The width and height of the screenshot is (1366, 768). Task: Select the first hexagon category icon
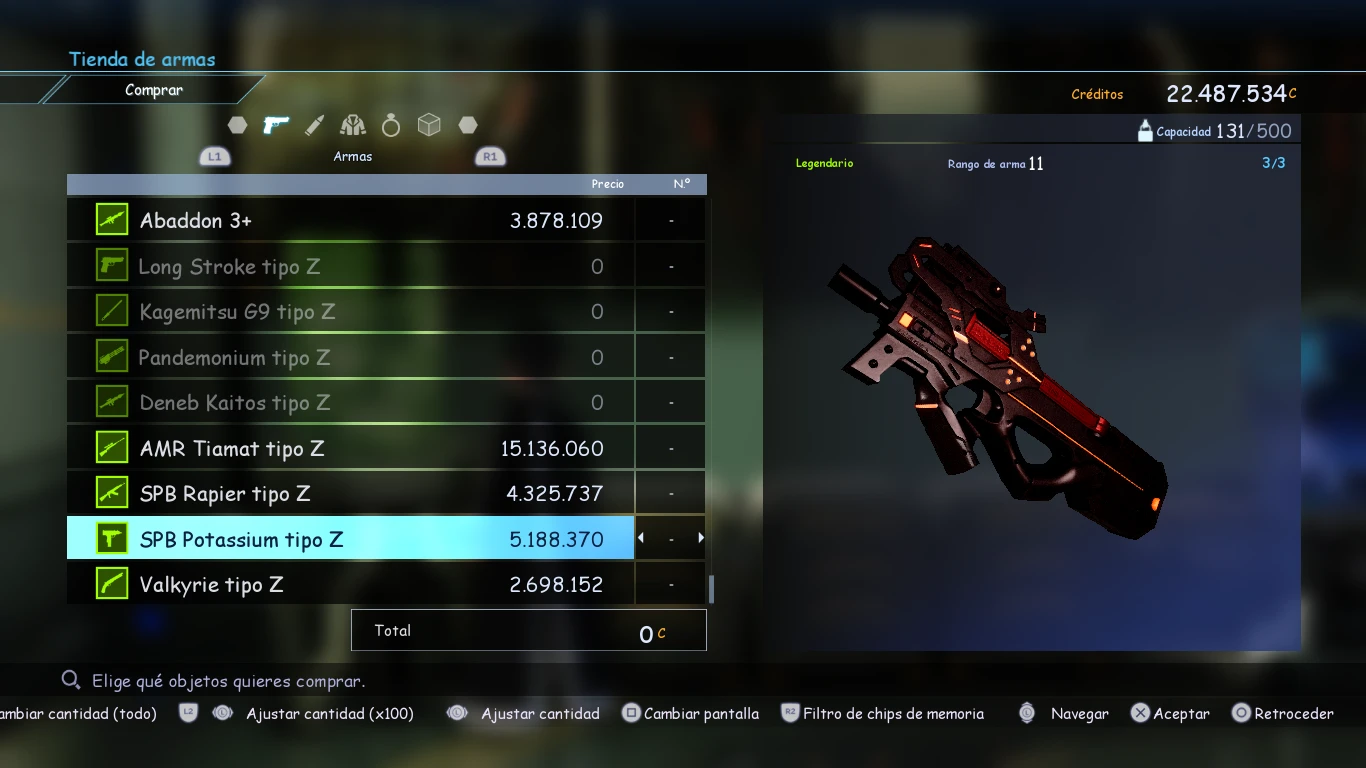(237, 125)
